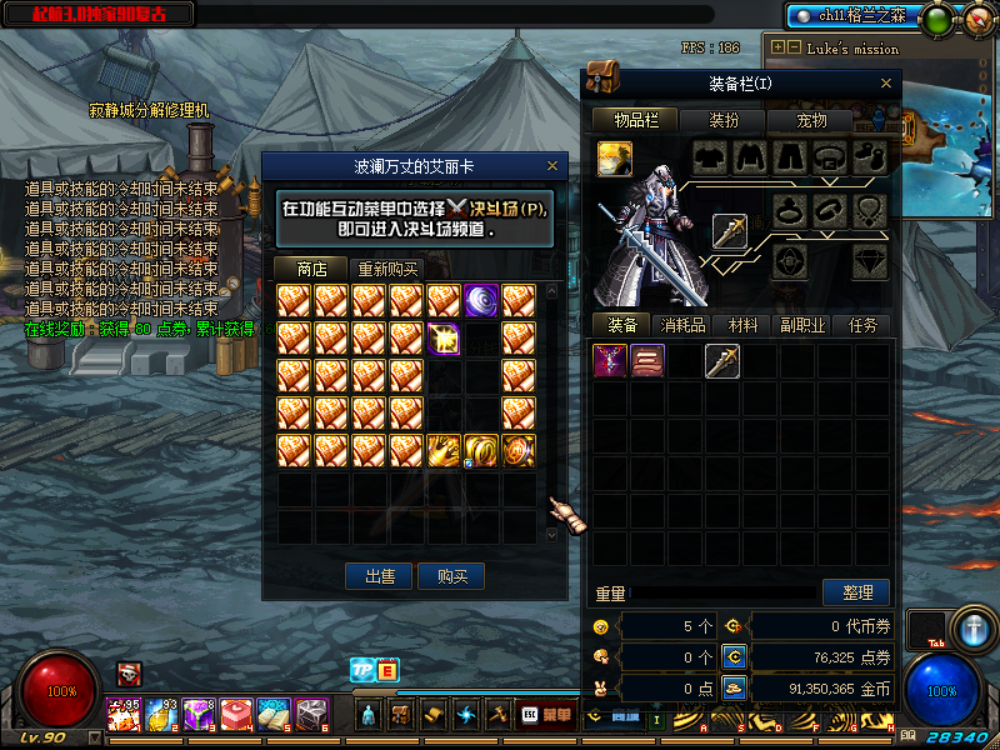
Task: Select the purple swirl orb shop item
Action: [x=481, y=301]
